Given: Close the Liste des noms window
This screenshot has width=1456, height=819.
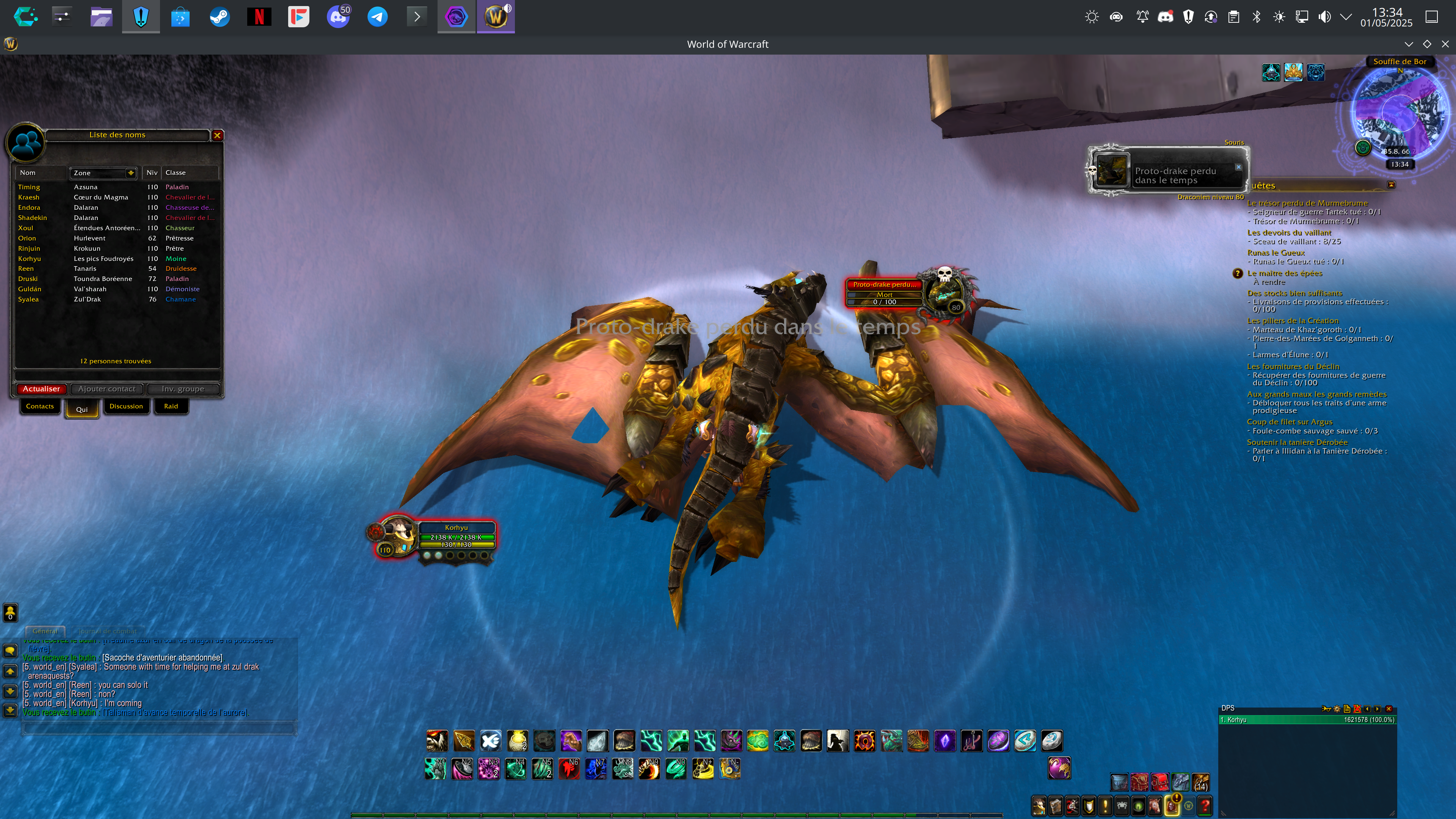Looking at the screenshot, I should pos(217,135).
